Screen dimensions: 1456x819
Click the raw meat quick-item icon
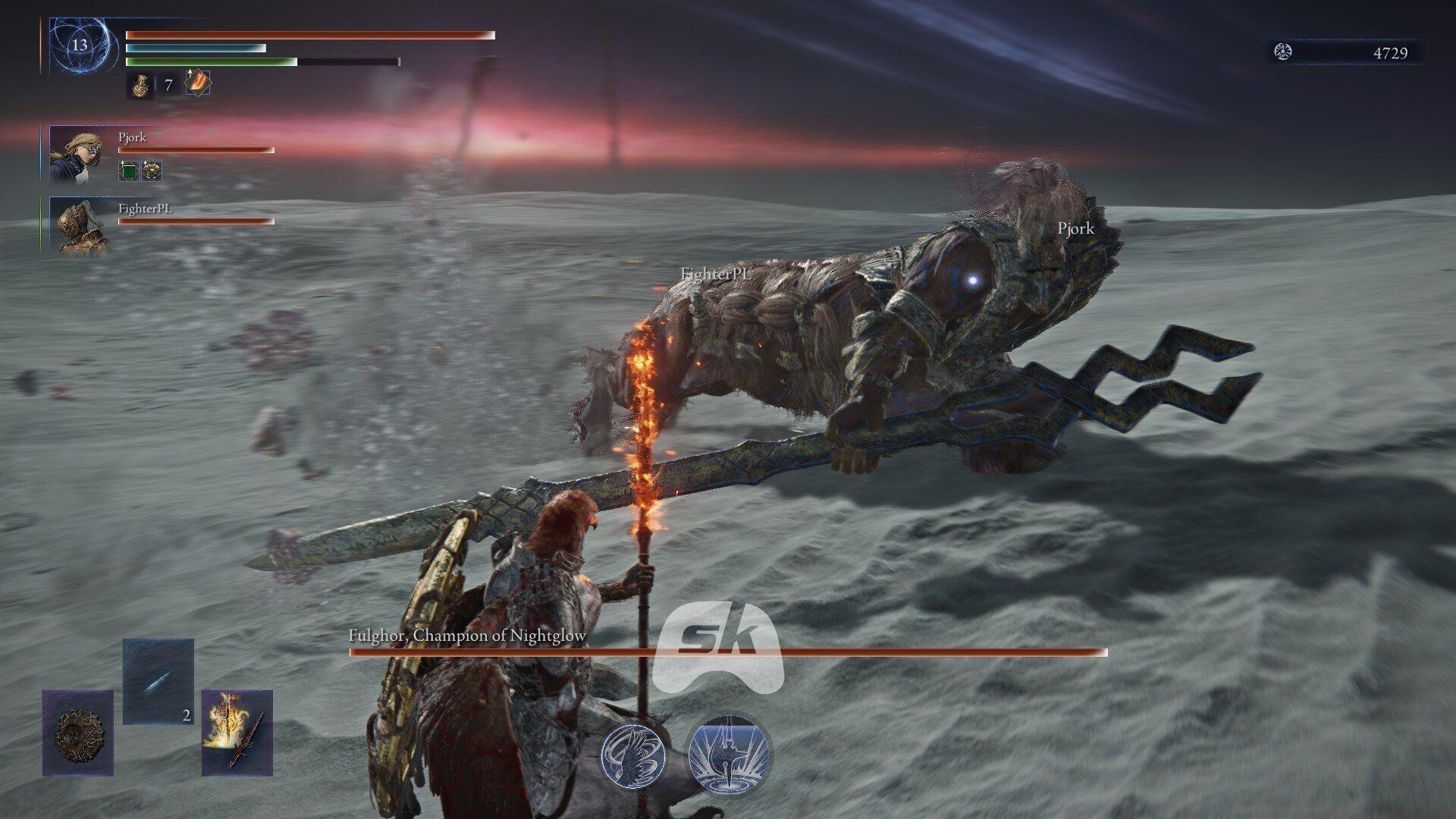[197, 83]
